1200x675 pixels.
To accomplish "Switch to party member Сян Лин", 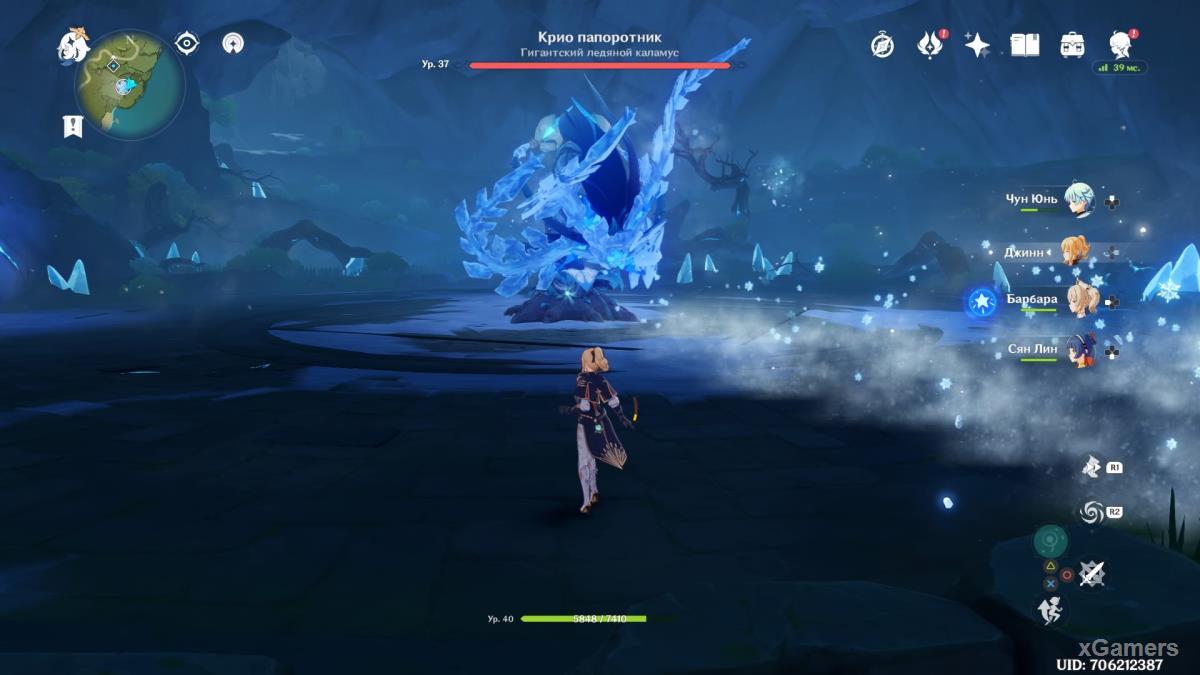I will click(x=1078, y=350).
